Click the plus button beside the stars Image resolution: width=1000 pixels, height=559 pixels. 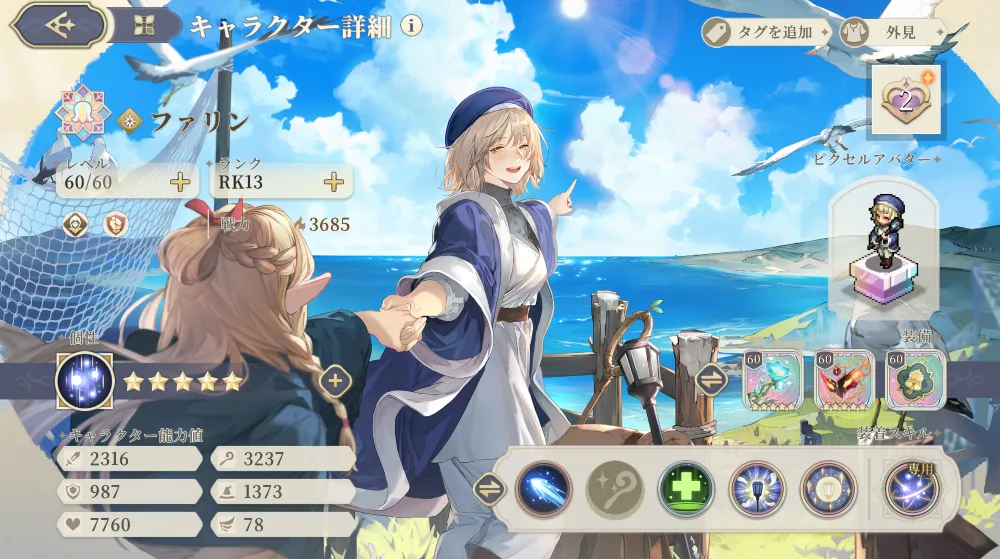pos(335,380)
